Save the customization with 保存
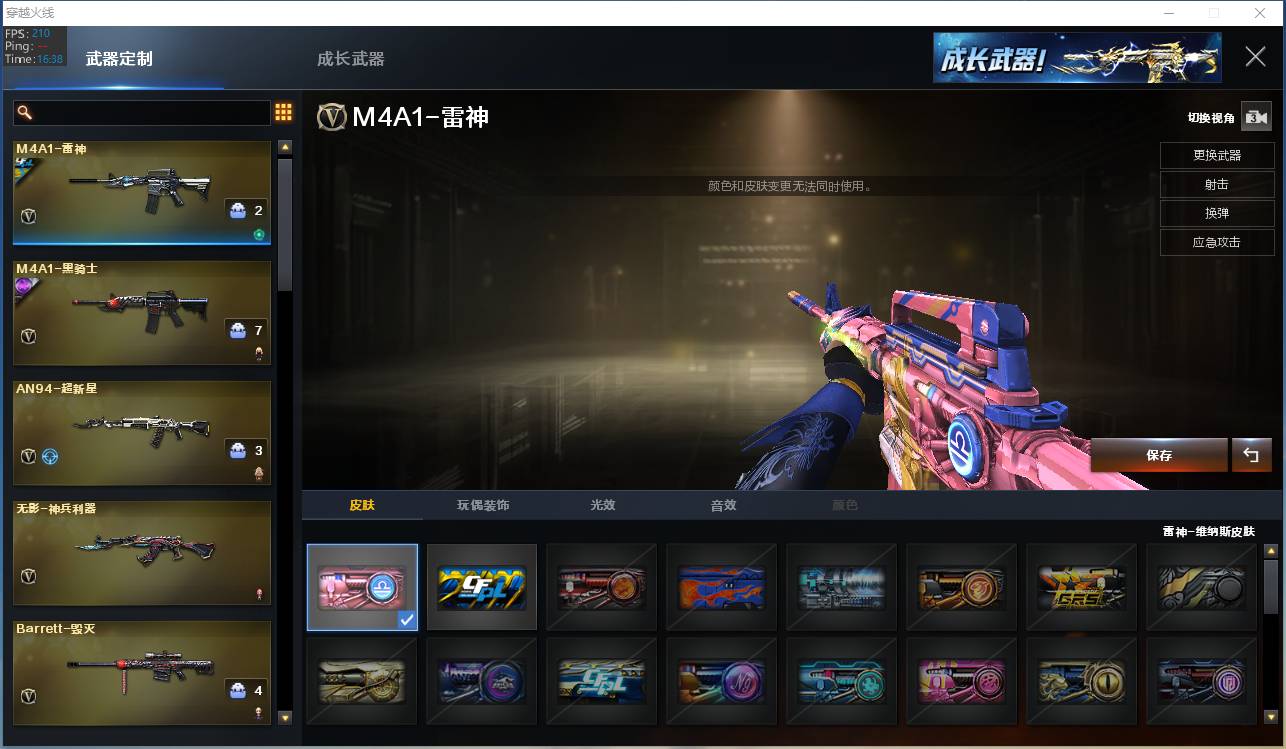 point(1159,455)
